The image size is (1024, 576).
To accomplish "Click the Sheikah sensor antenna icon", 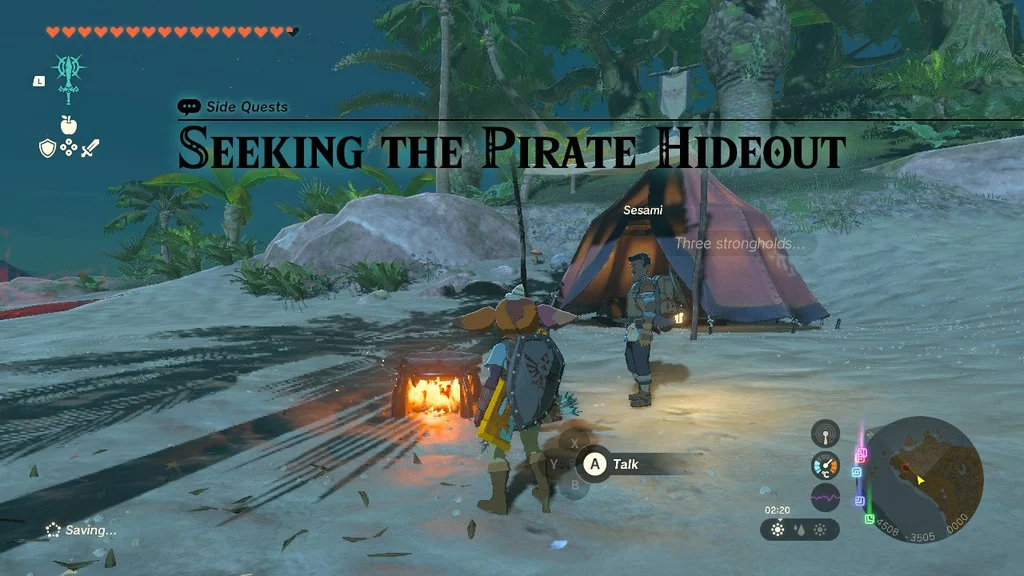I will pyautogui.click(x=825, y=433).
